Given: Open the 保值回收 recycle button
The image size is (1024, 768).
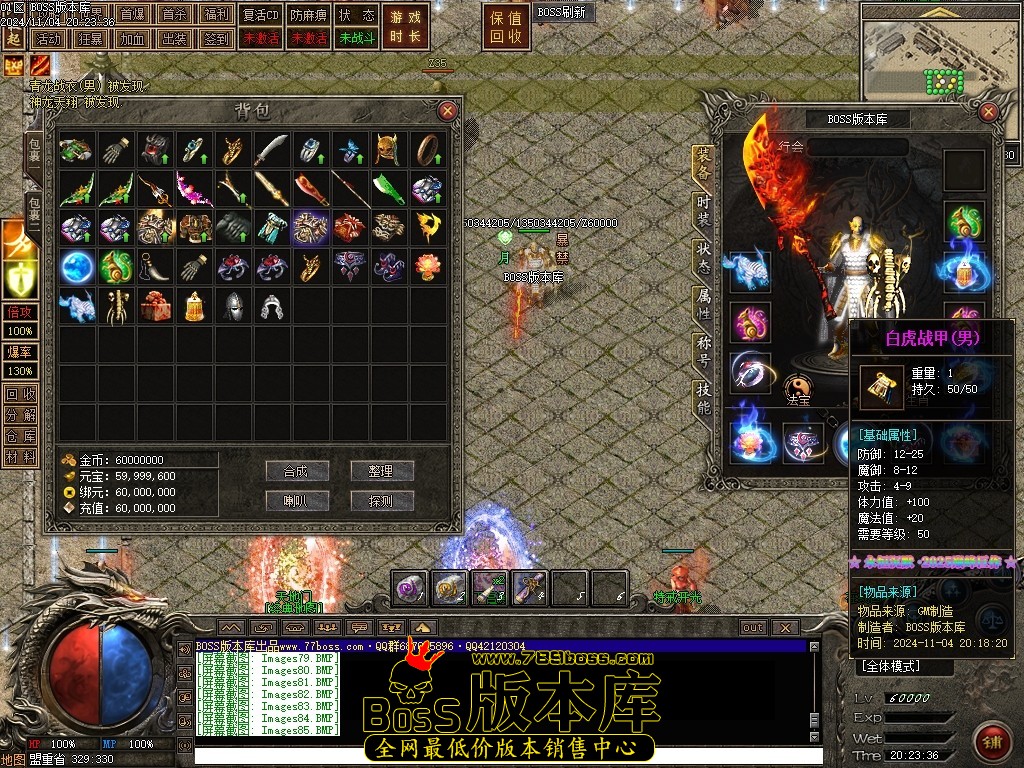Looking at the screenshot, I should pos(506,27).
